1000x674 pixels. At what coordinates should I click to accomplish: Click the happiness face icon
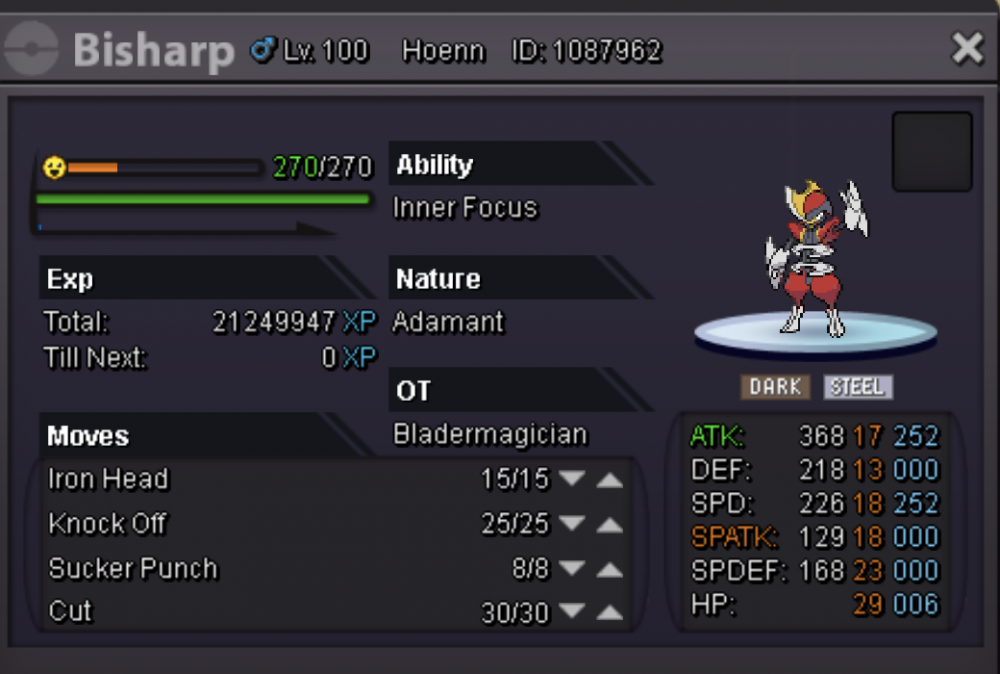coord(54,168)
